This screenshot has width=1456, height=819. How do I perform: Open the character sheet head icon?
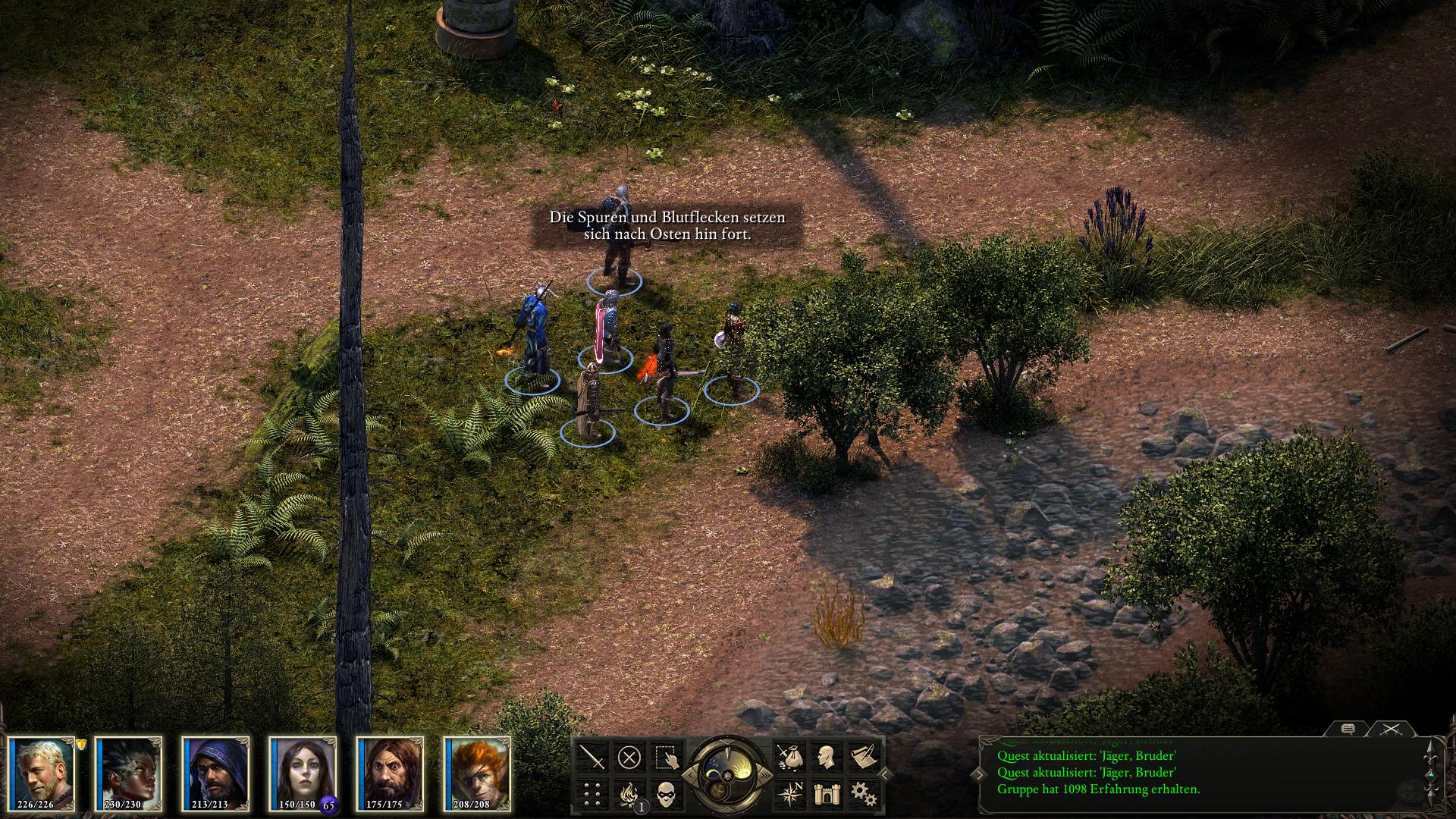click(x=825, y=757)
